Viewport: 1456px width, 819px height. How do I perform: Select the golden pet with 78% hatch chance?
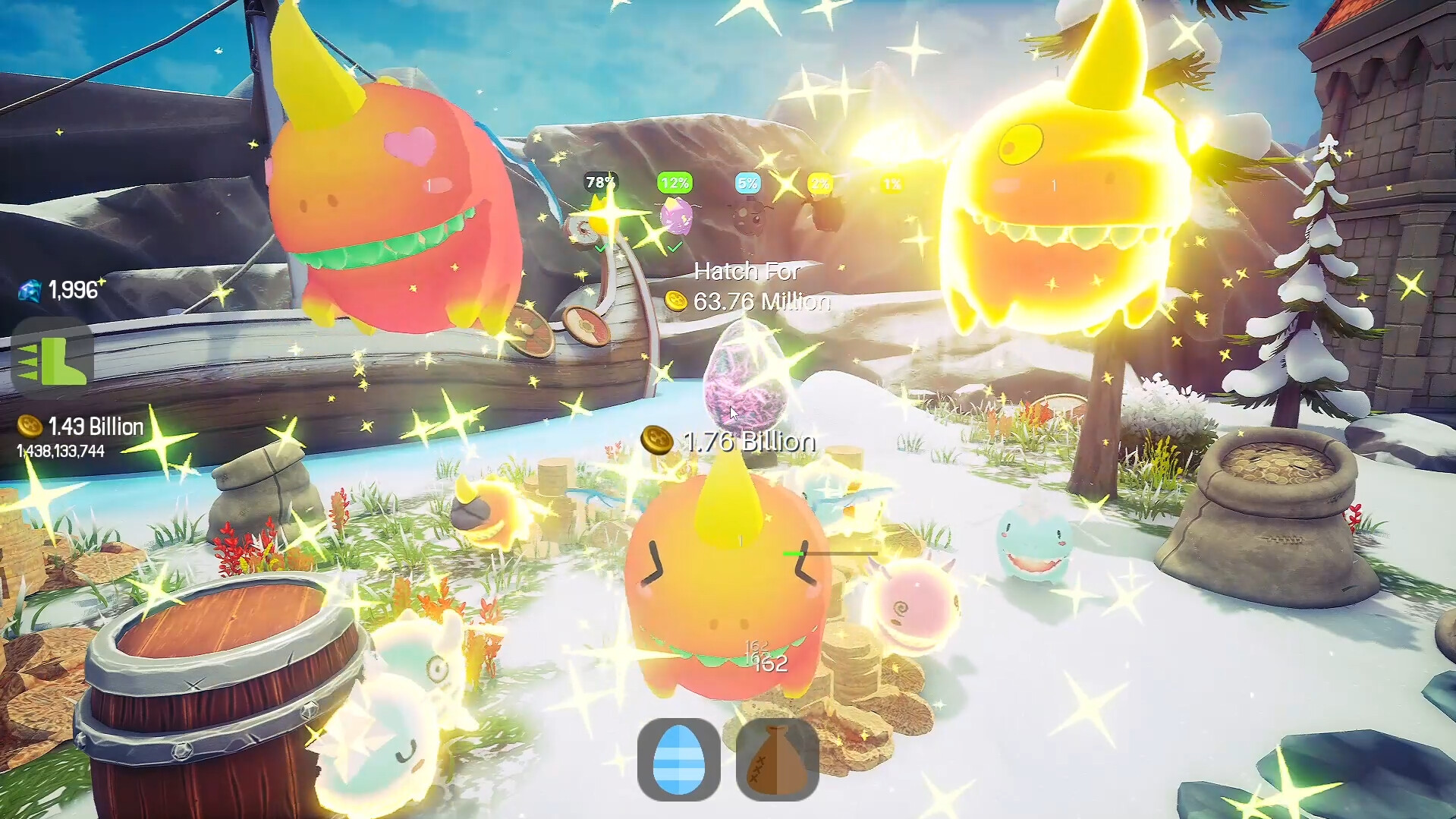pyautogui.click(x=599, y=215)
